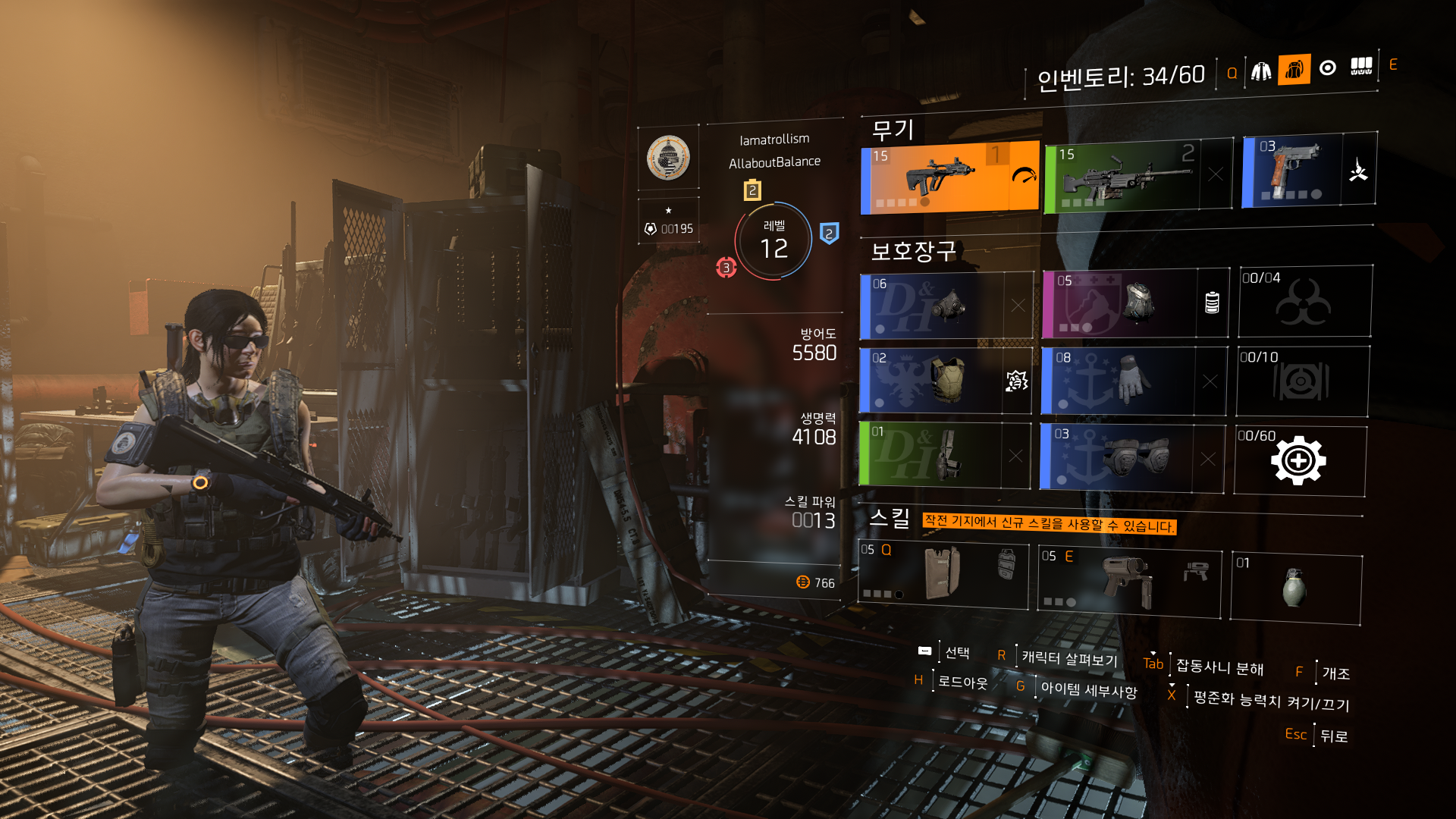The image size is (1456, 819).
Task: Click the player emblem badge
Action: [x=668, y=158]
